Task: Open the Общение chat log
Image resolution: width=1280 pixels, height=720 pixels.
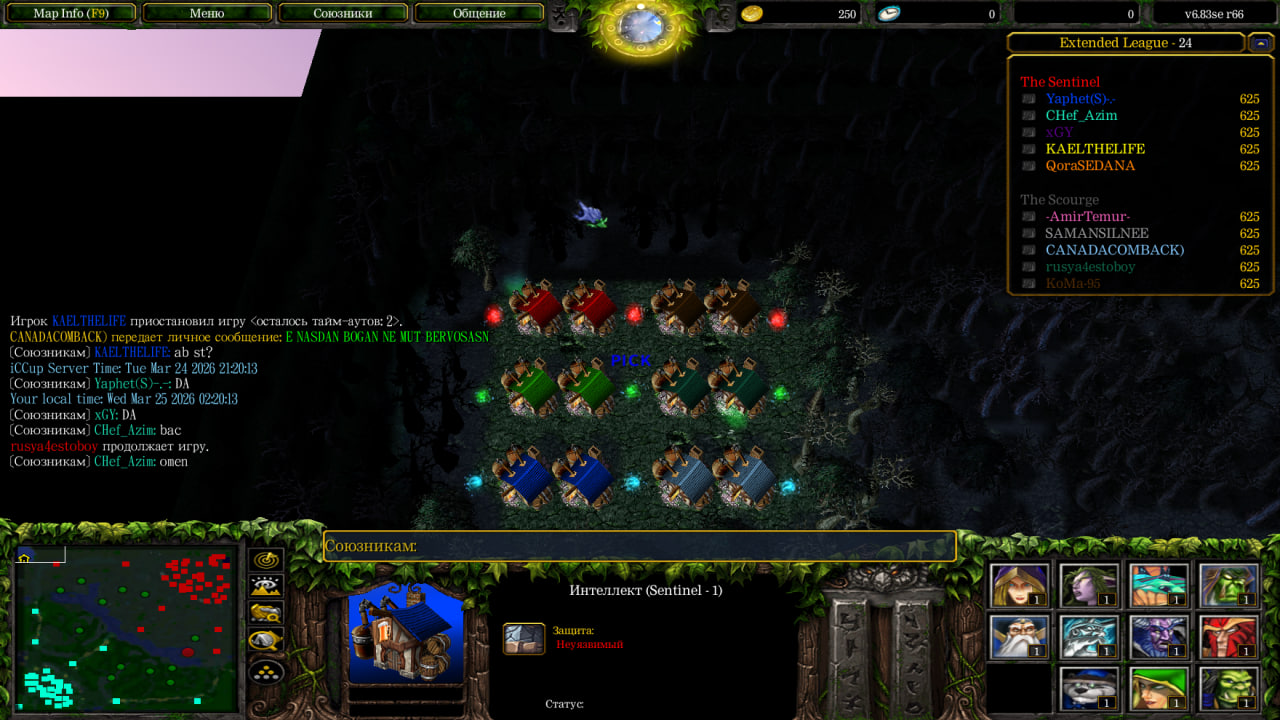Action: 479,13
